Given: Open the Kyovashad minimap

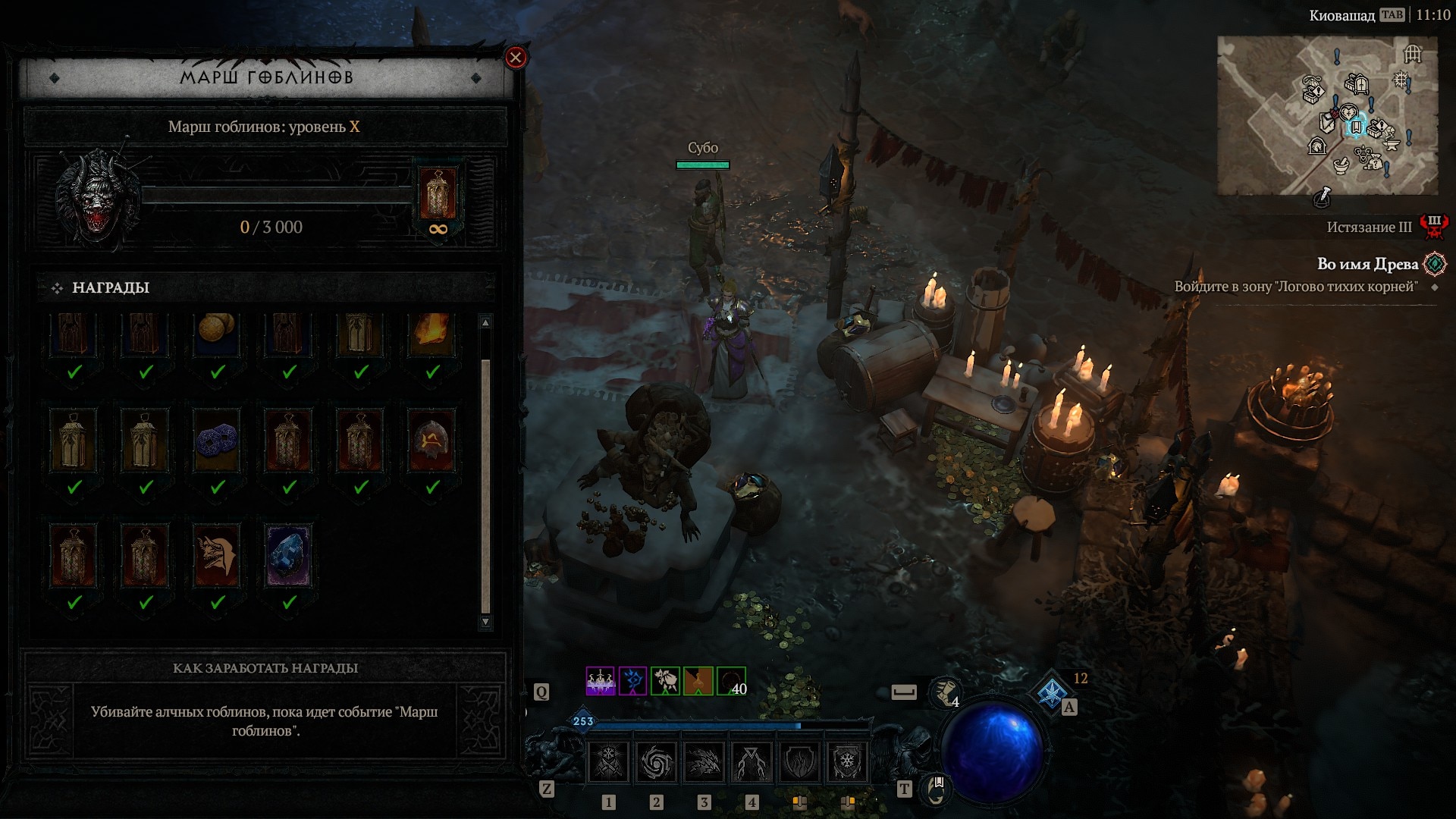Looking at the screenshot, I should pos(1327,115).
